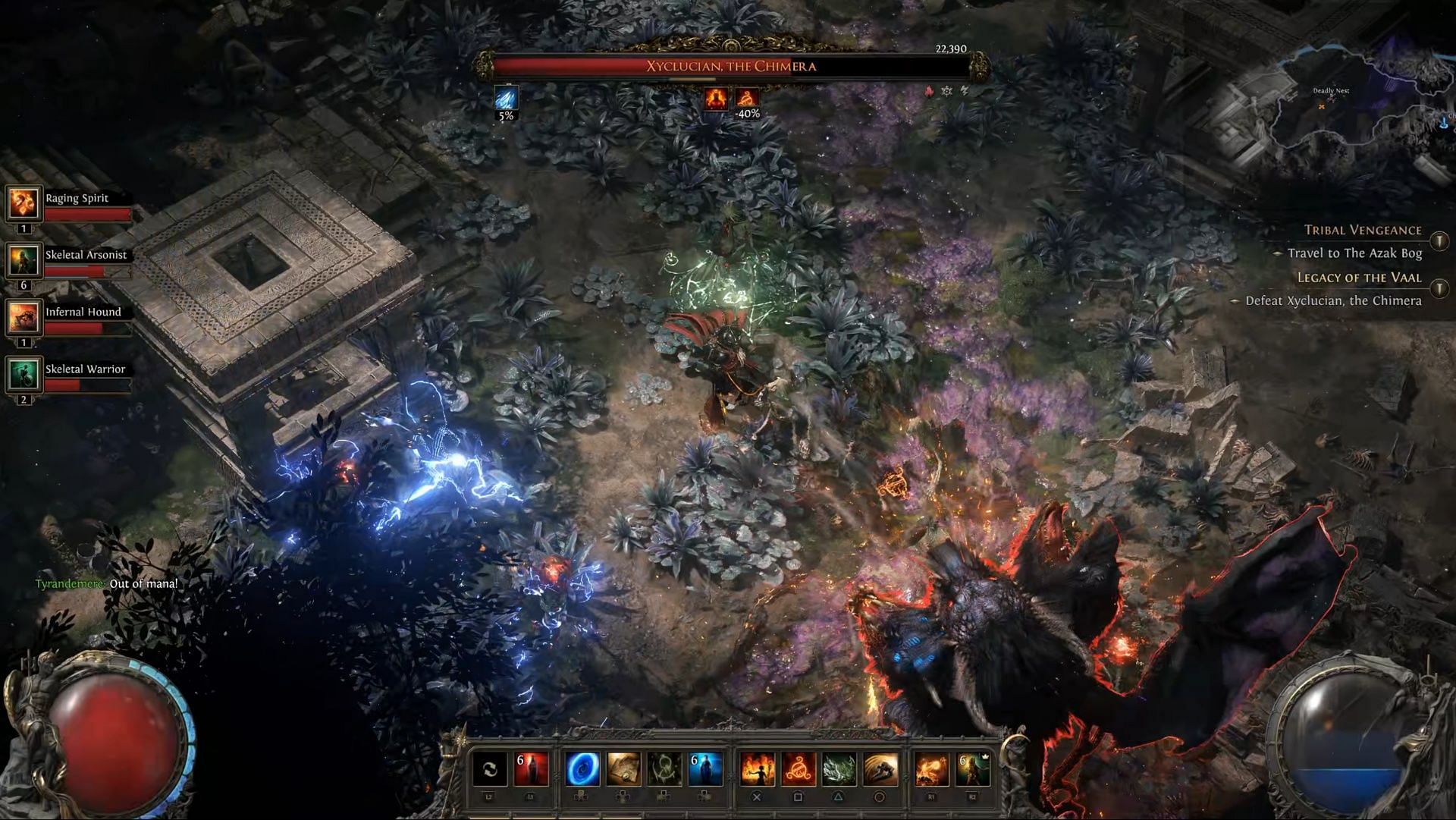Activate the green sigil skill

pos(664,769)
